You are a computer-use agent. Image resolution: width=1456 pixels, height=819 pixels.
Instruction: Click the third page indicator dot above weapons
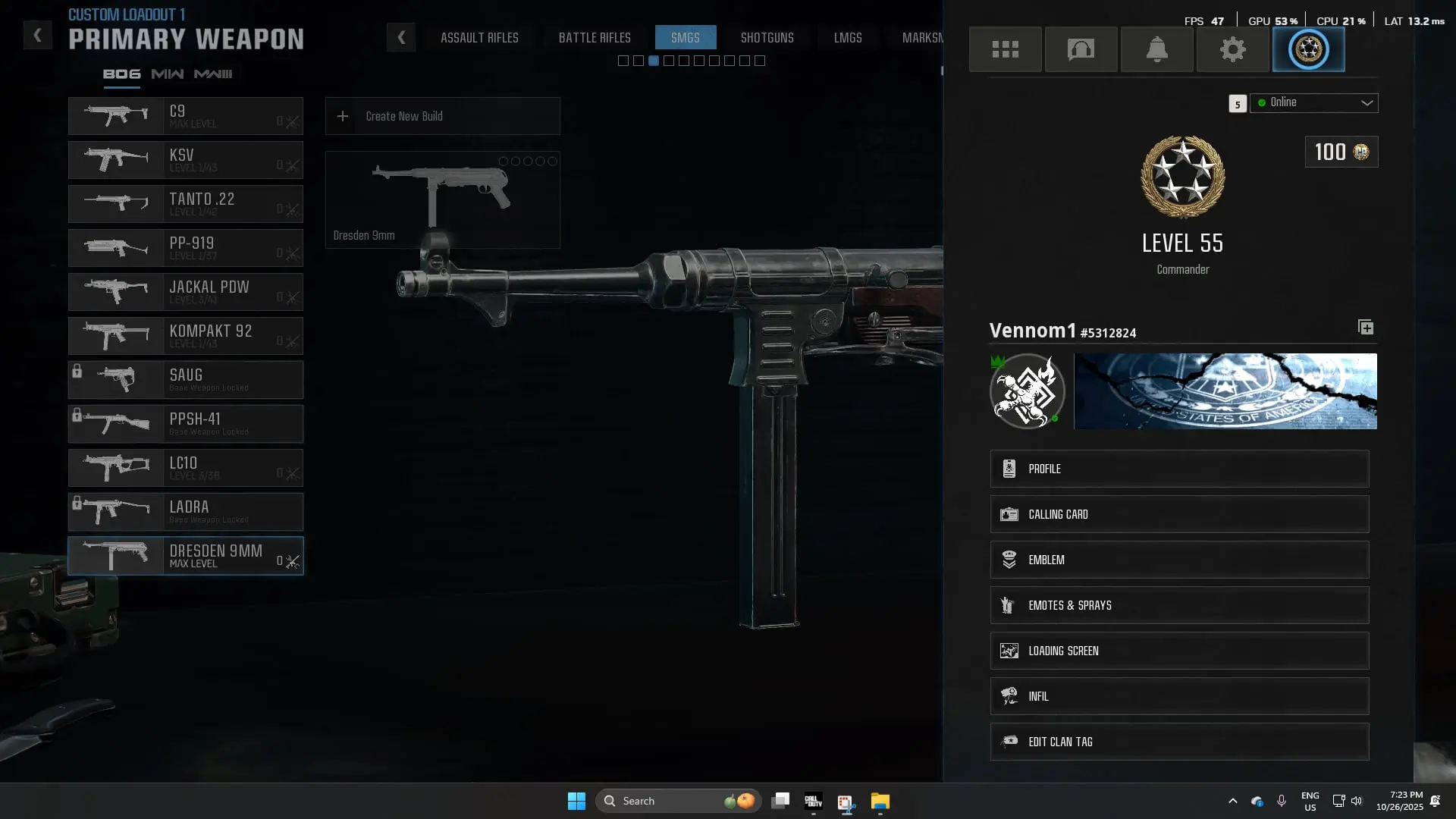pos(654,61)
